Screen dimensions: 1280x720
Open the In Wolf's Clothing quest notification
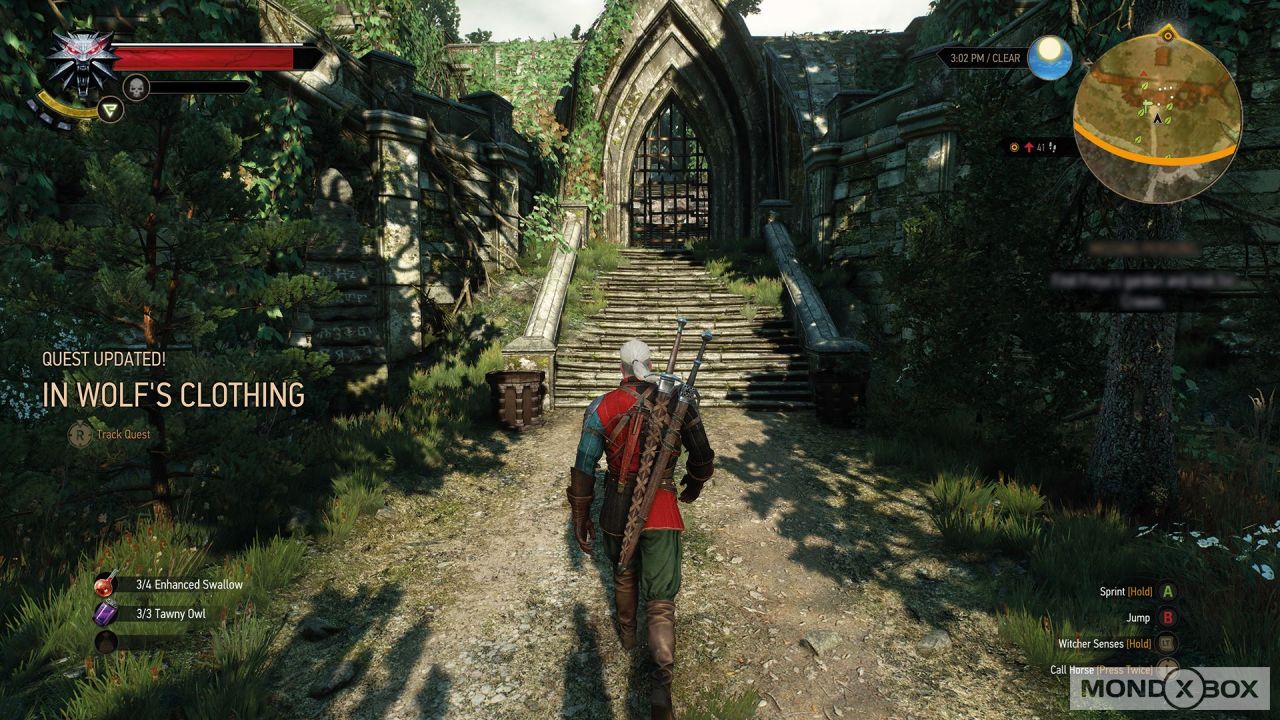[x=173, y=395]
